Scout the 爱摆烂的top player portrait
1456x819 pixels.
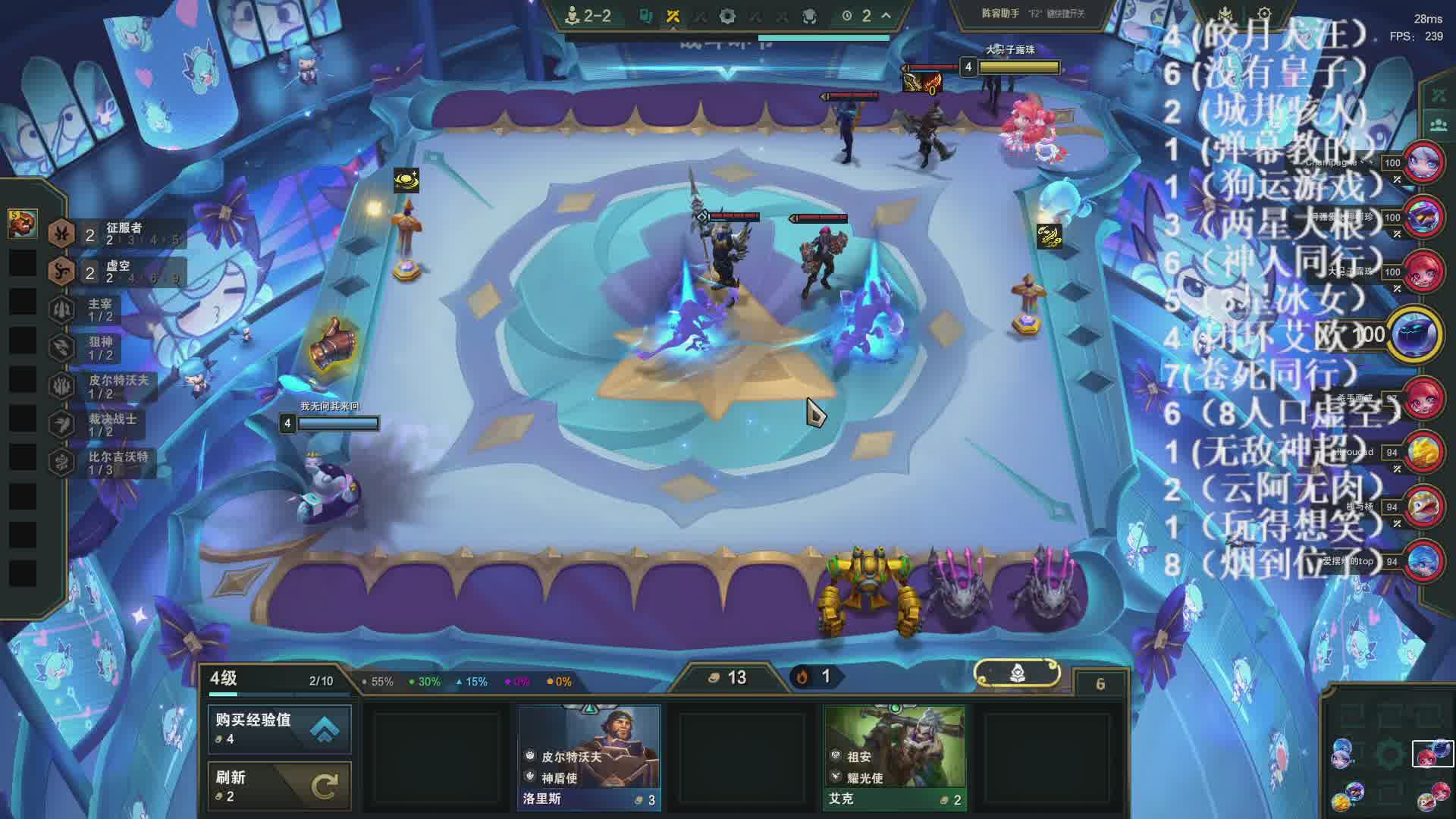point(1423,561)
